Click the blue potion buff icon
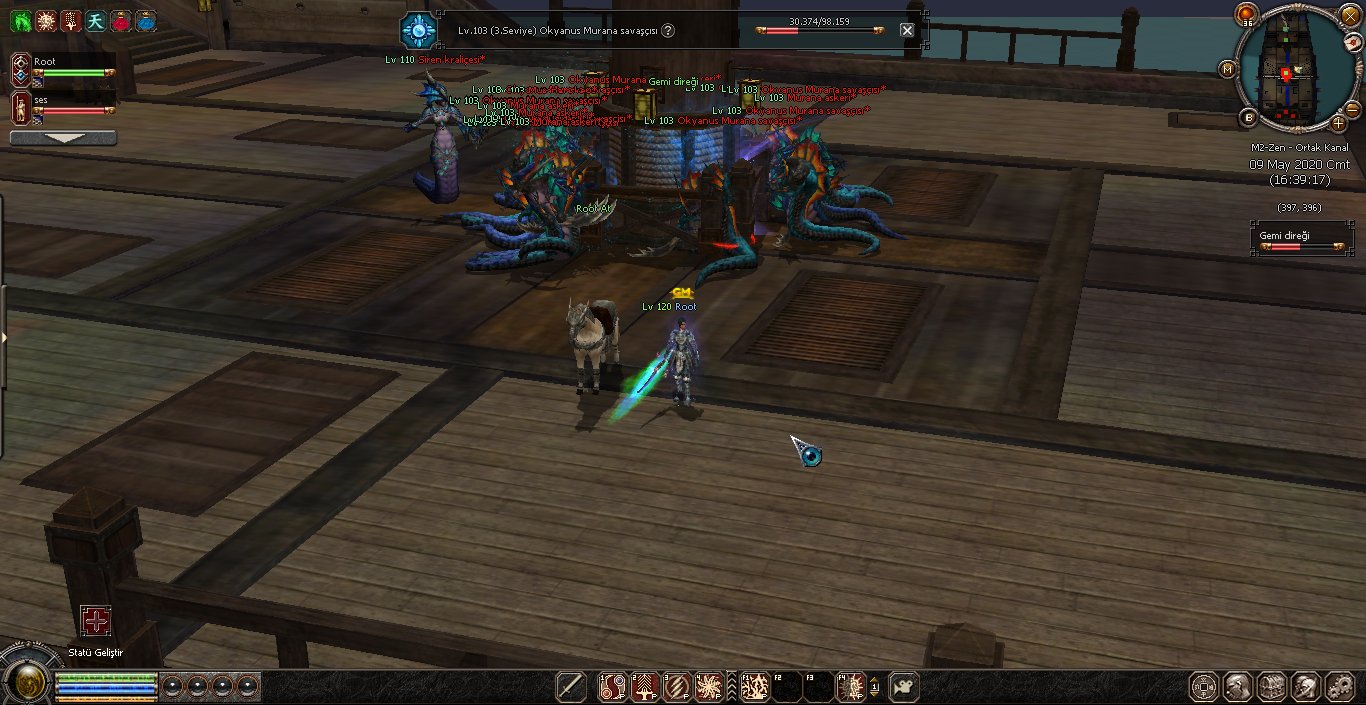1366x705 pixels. 146,20
